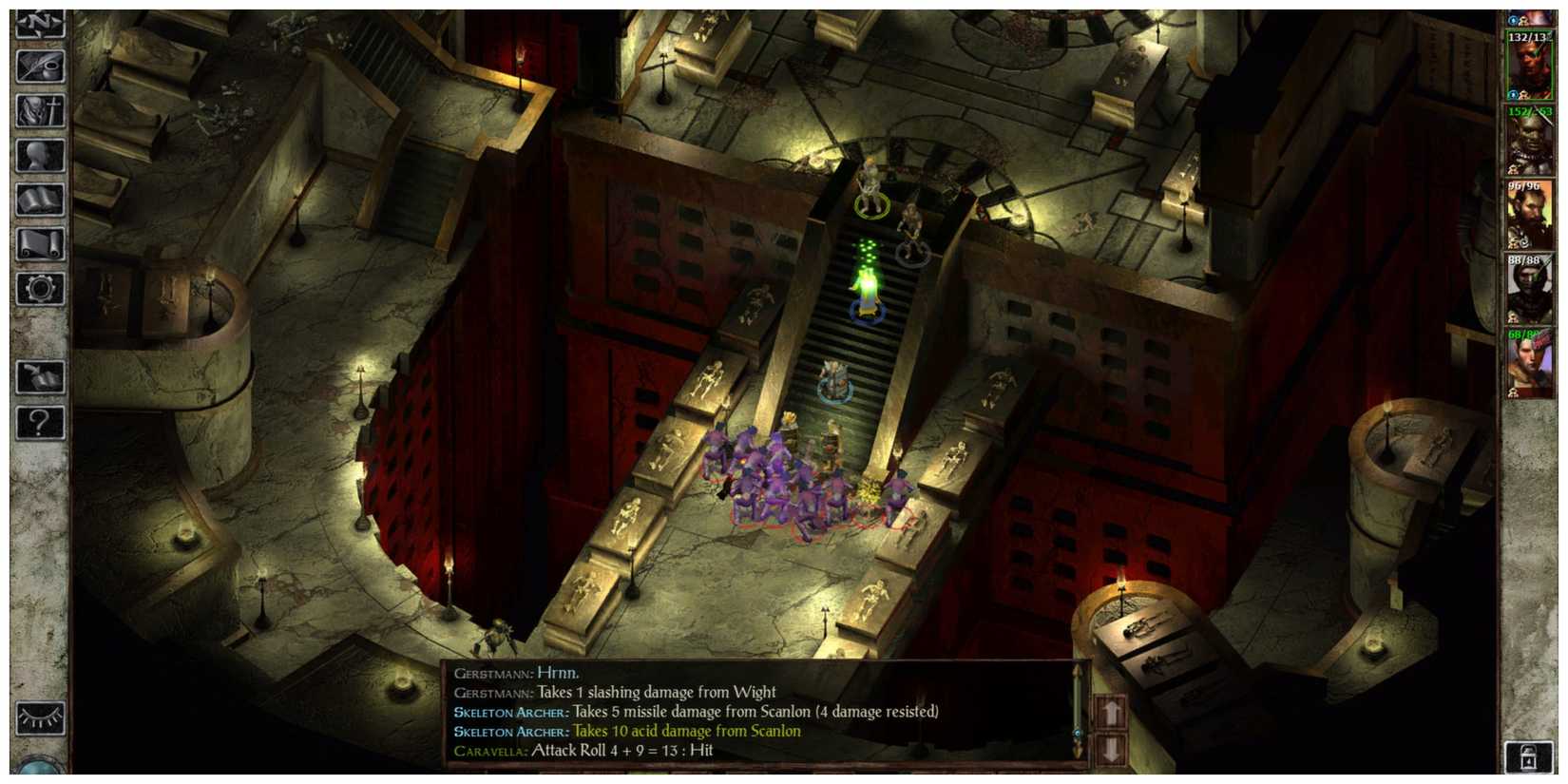Select the green-circled character on the stairs
Image resolution: width=1568 pixels, height=784 pixels.
point(871,200)
